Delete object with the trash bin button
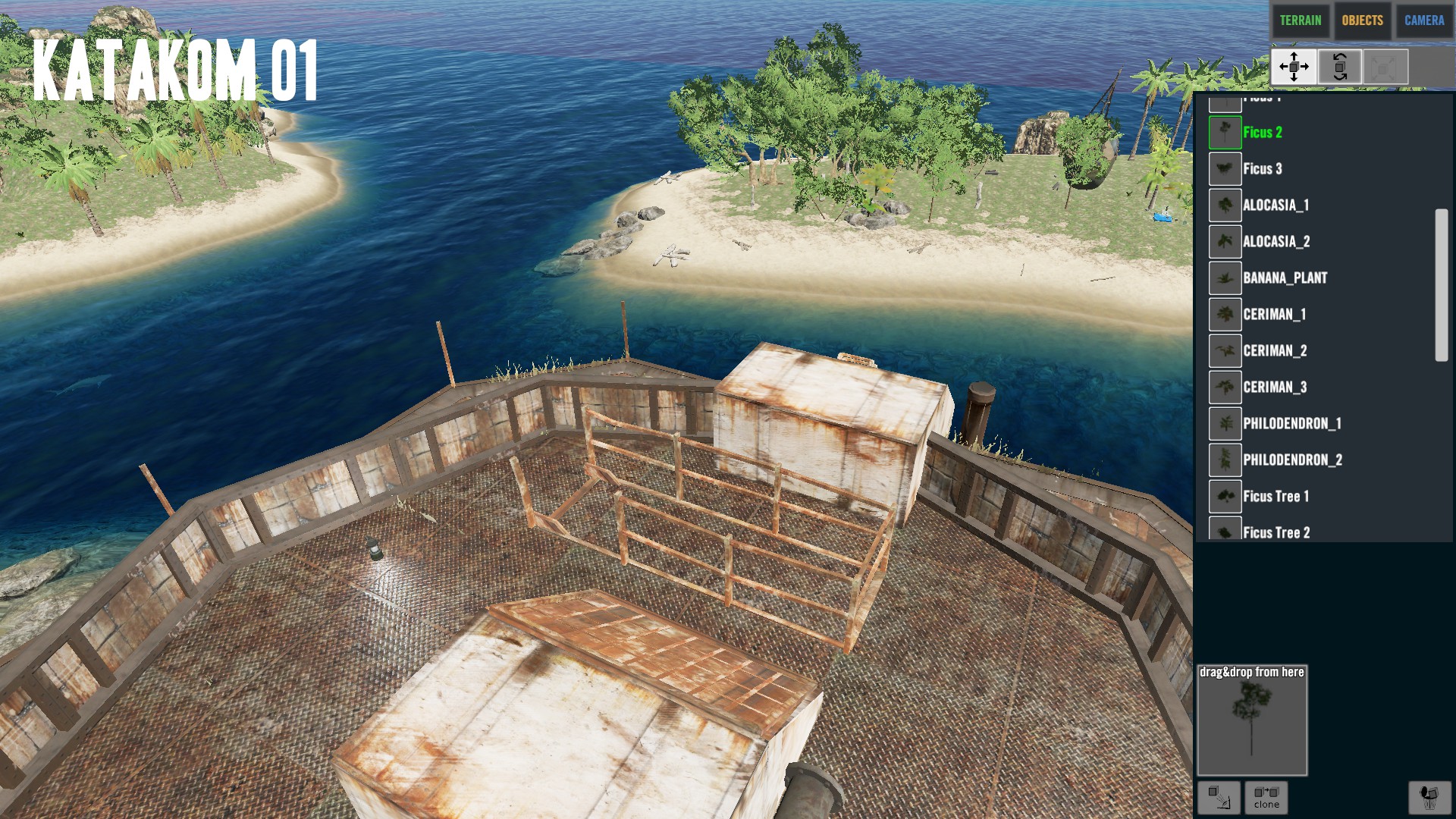Viewport: 1456px width, 819px height. [1429, 797]
